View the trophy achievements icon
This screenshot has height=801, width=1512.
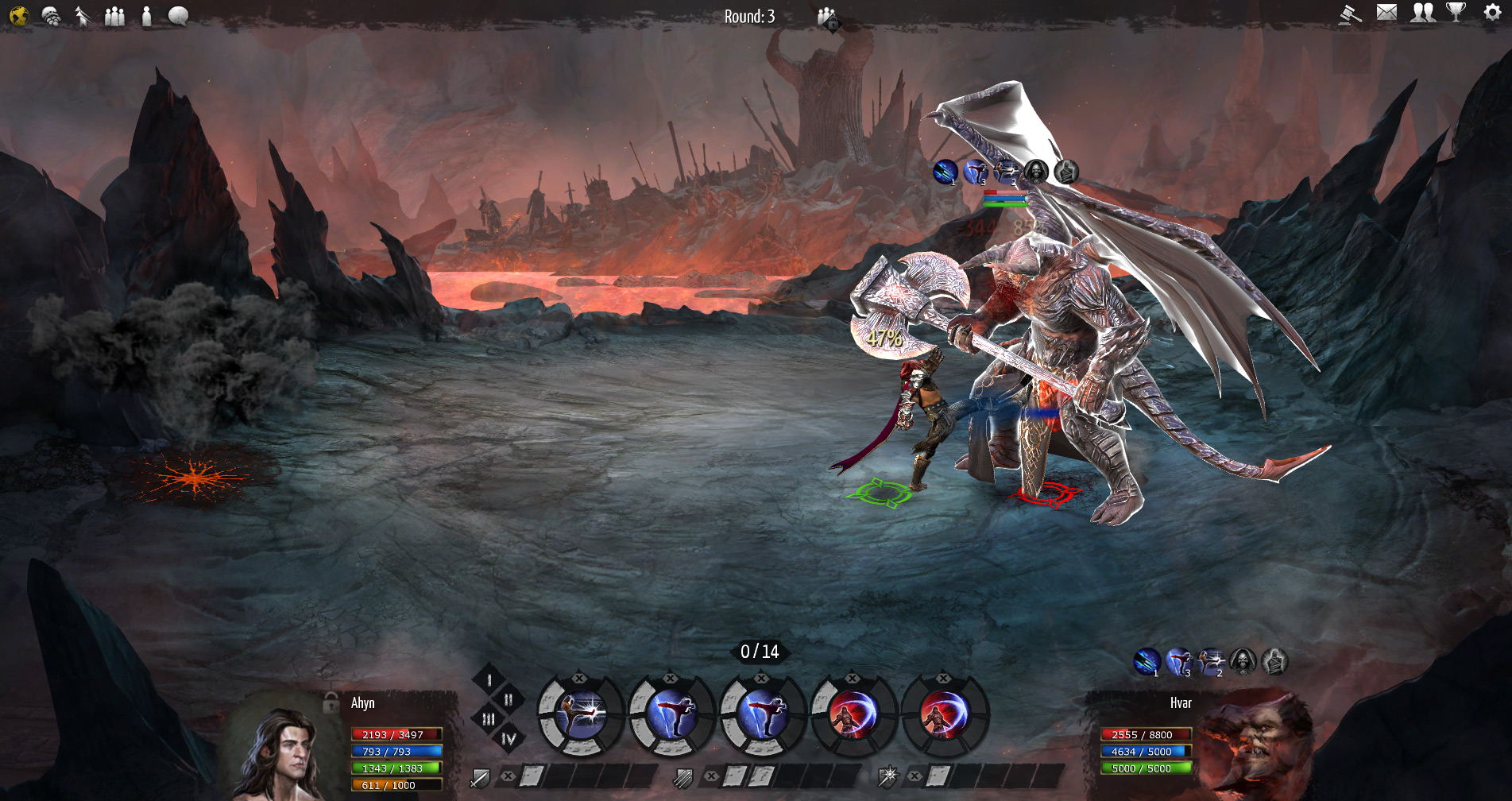tap(1456, 13)
